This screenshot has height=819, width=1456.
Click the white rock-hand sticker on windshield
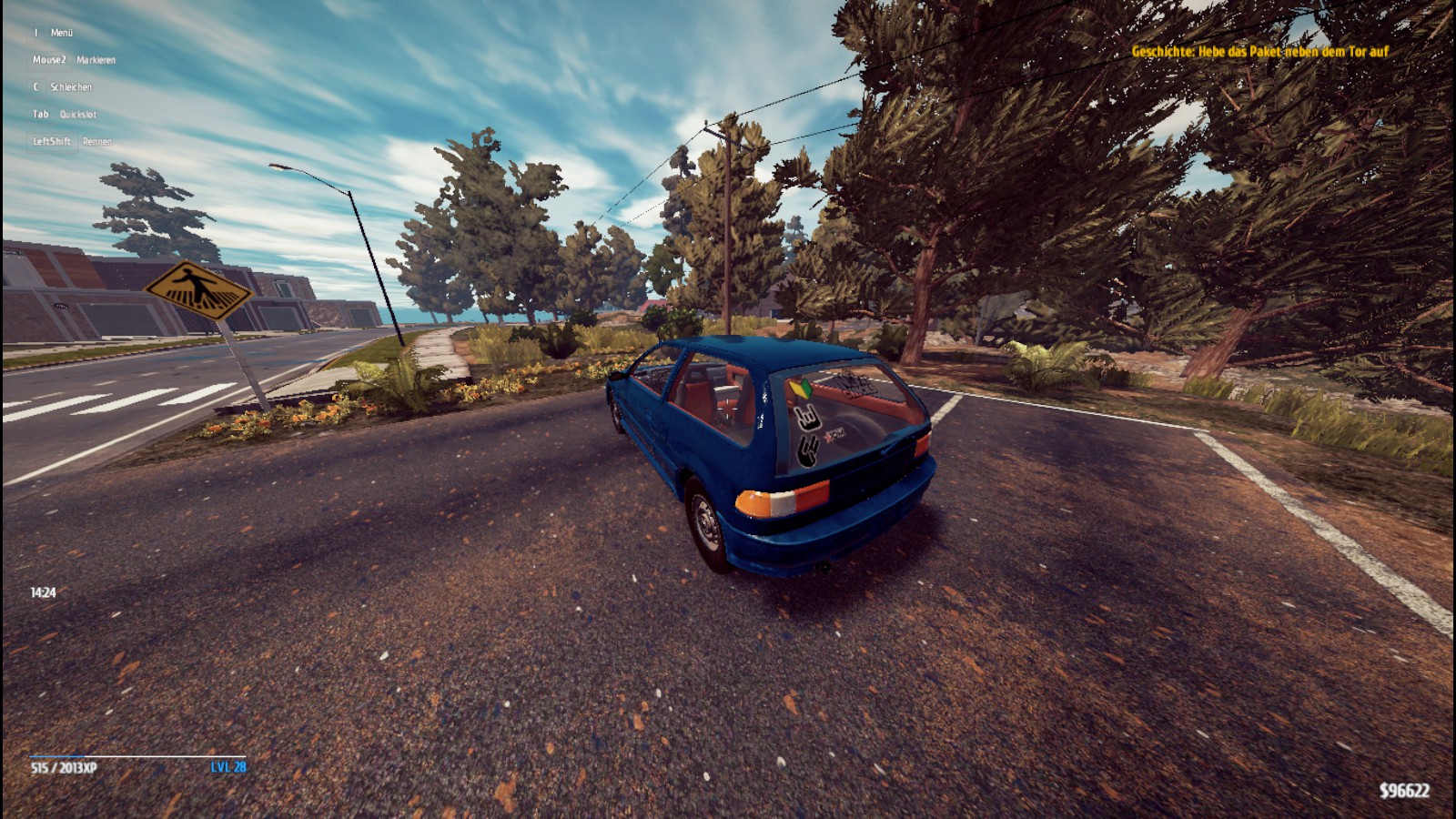click(x=808, y=419)
